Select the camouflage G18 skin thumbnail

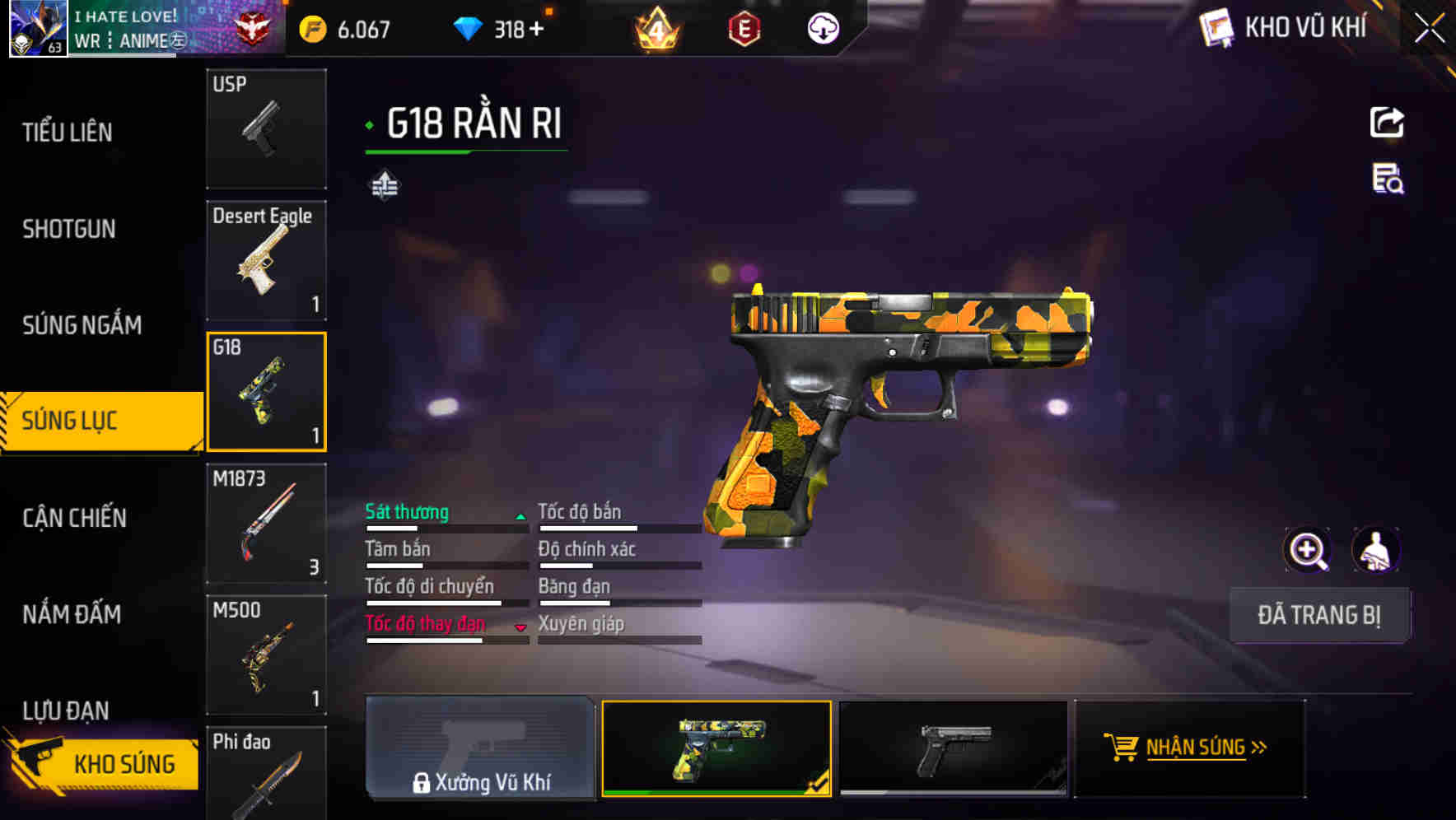[x=716, y=748]
